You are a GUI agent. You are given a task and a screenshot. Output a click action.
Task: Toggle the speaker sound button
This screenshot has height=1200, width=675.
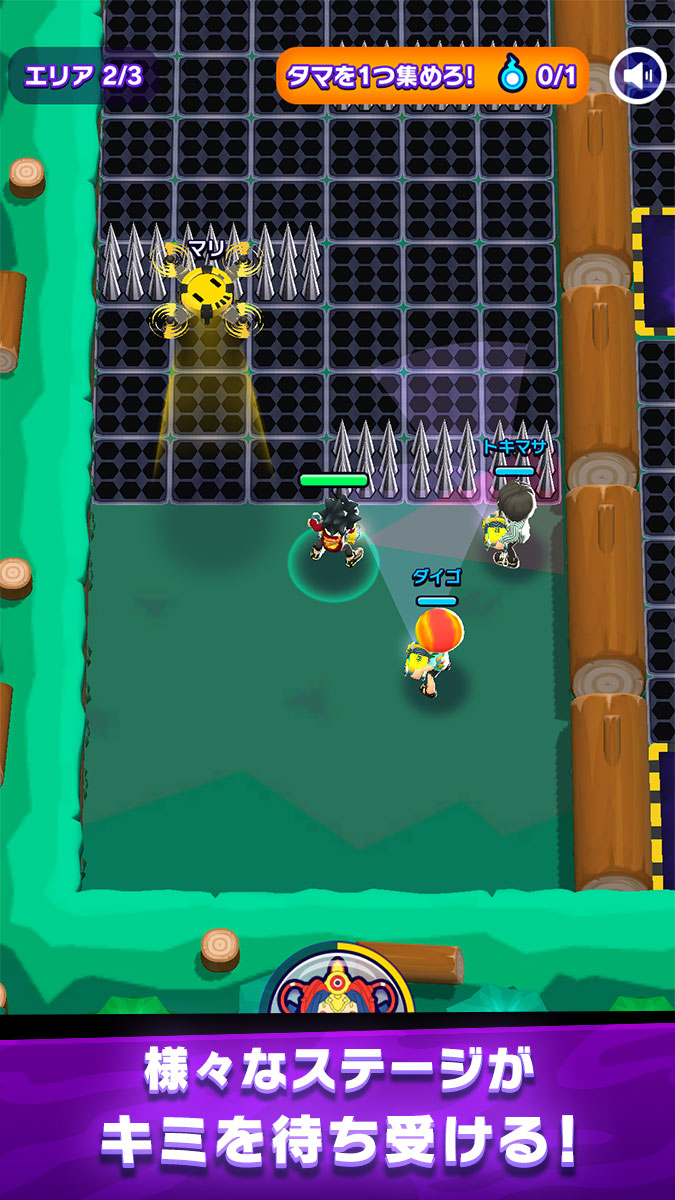click(x=639, y=76)
